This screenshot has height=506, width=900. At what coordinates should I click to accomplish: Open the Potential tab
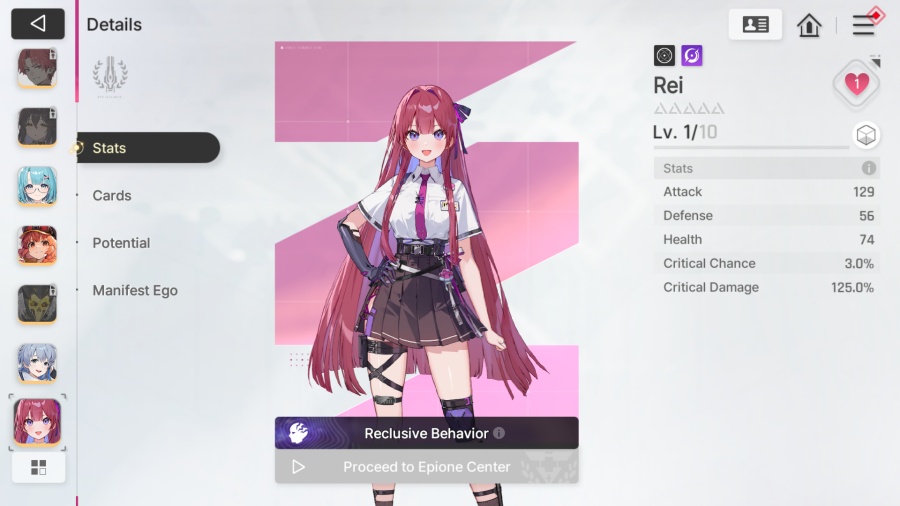click(x=121, y=243)
